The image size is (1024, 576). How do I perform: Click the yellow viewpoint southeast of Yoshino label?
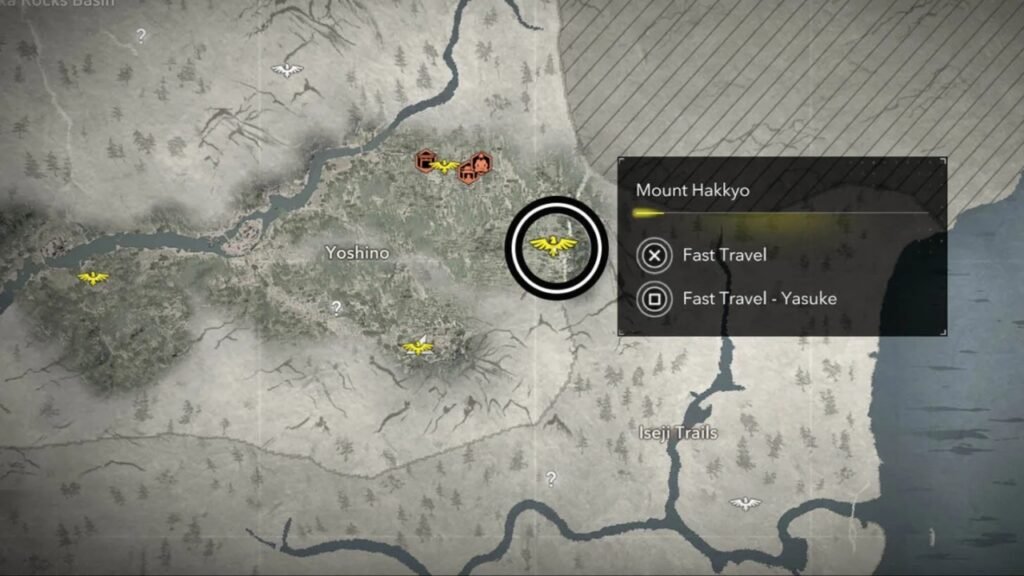(x=418, y=347)
